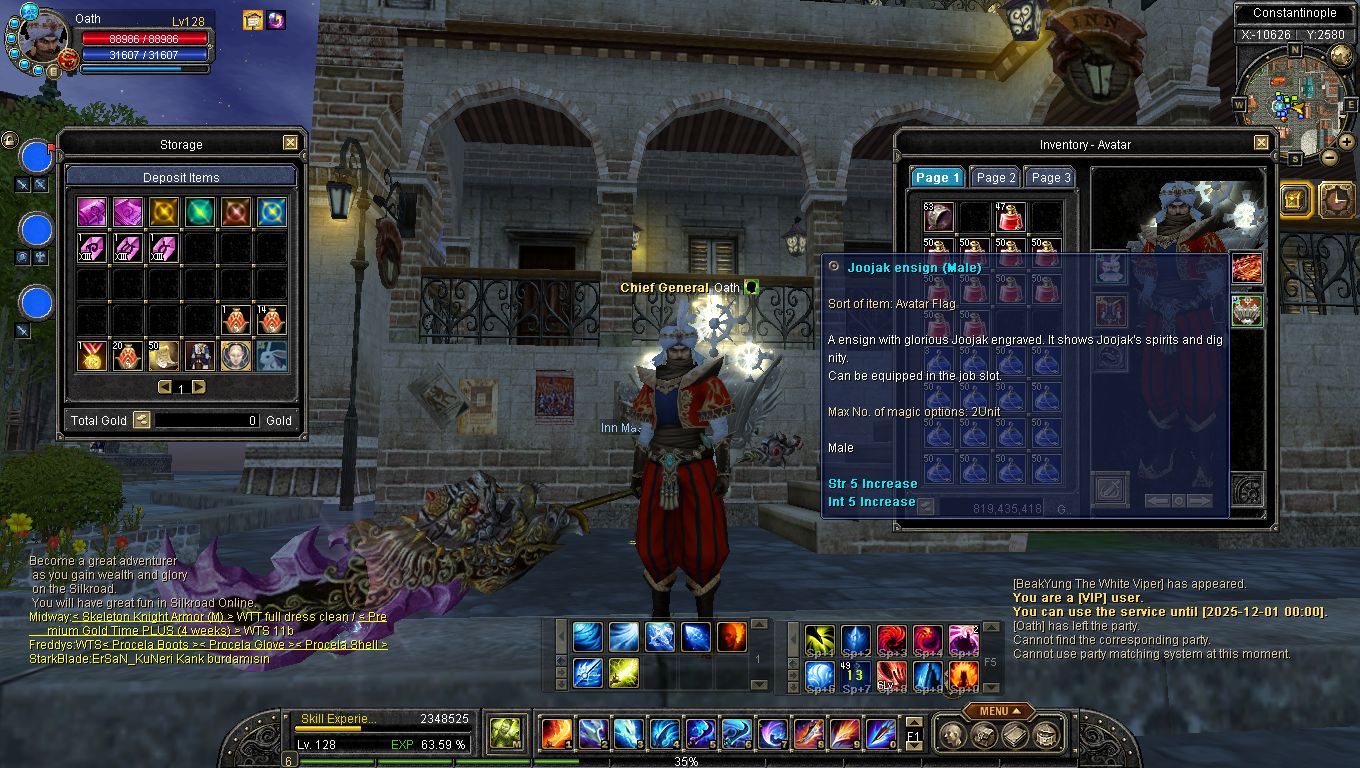1360x768 pixels.
Task: Open the character portrait menu button
Action: [954, 735]
